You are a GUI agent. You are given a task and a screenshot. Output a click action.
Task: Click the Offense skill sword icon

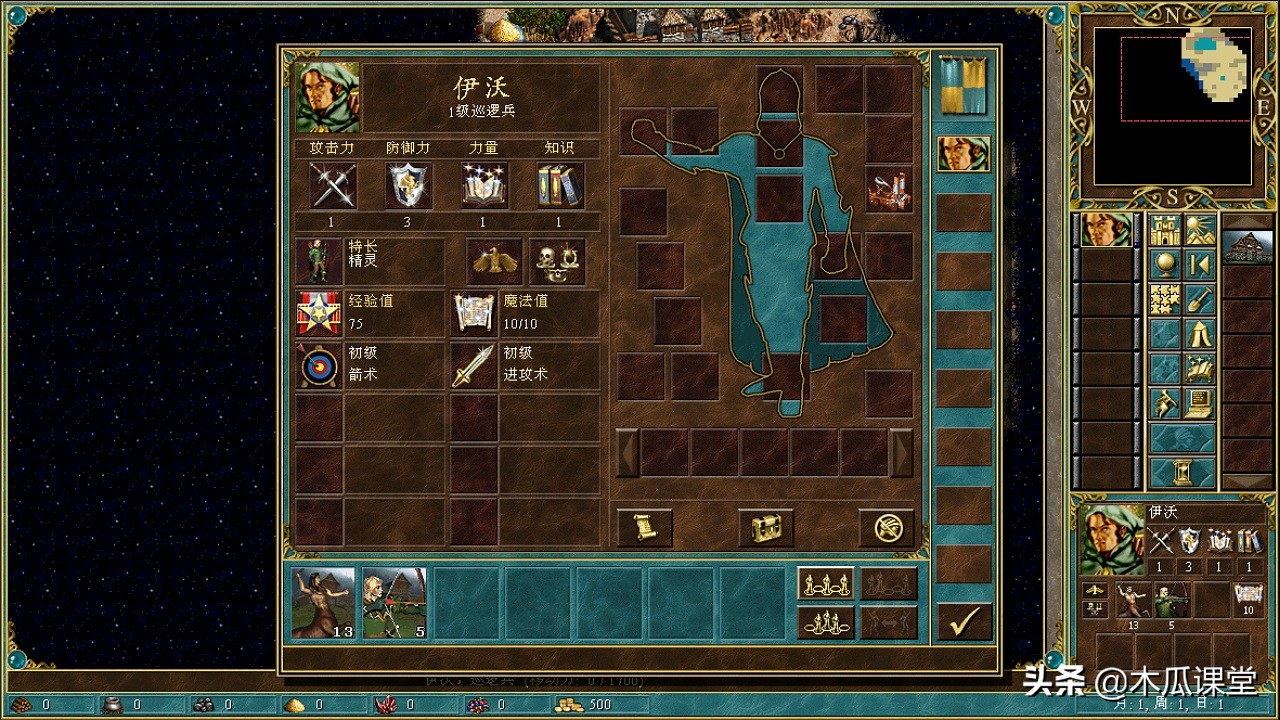pos(473,366)
